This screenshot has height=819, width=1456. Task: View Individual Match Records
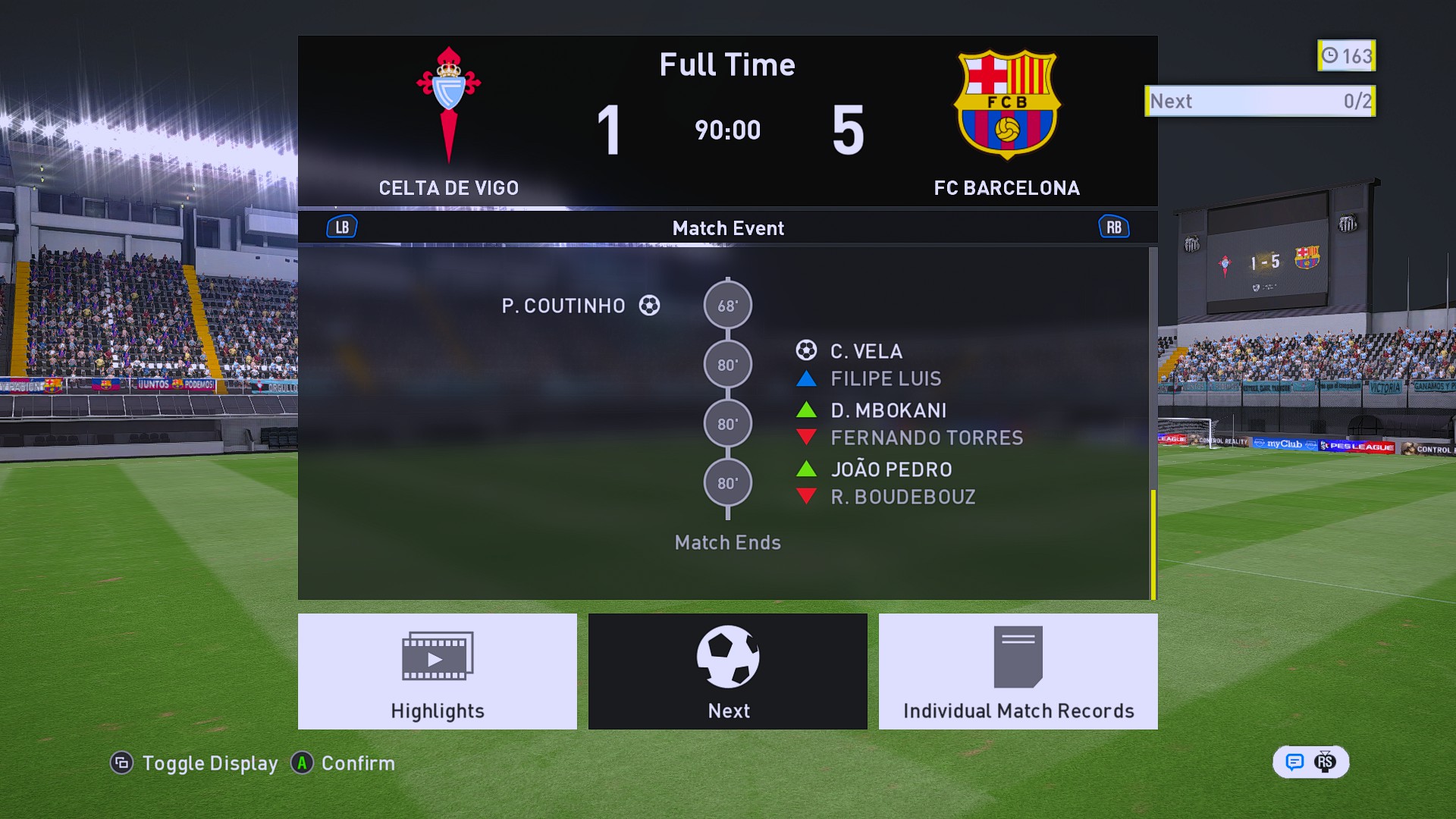pyautogui.click(x=1018, y=671)
